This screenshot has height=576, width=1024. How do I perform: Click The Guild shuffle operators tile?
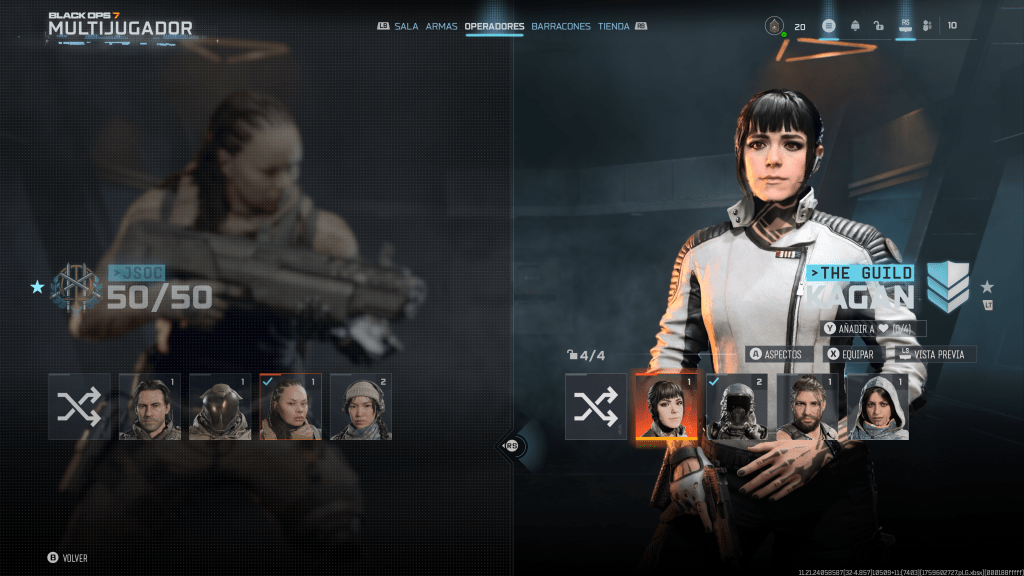point(596,407)
